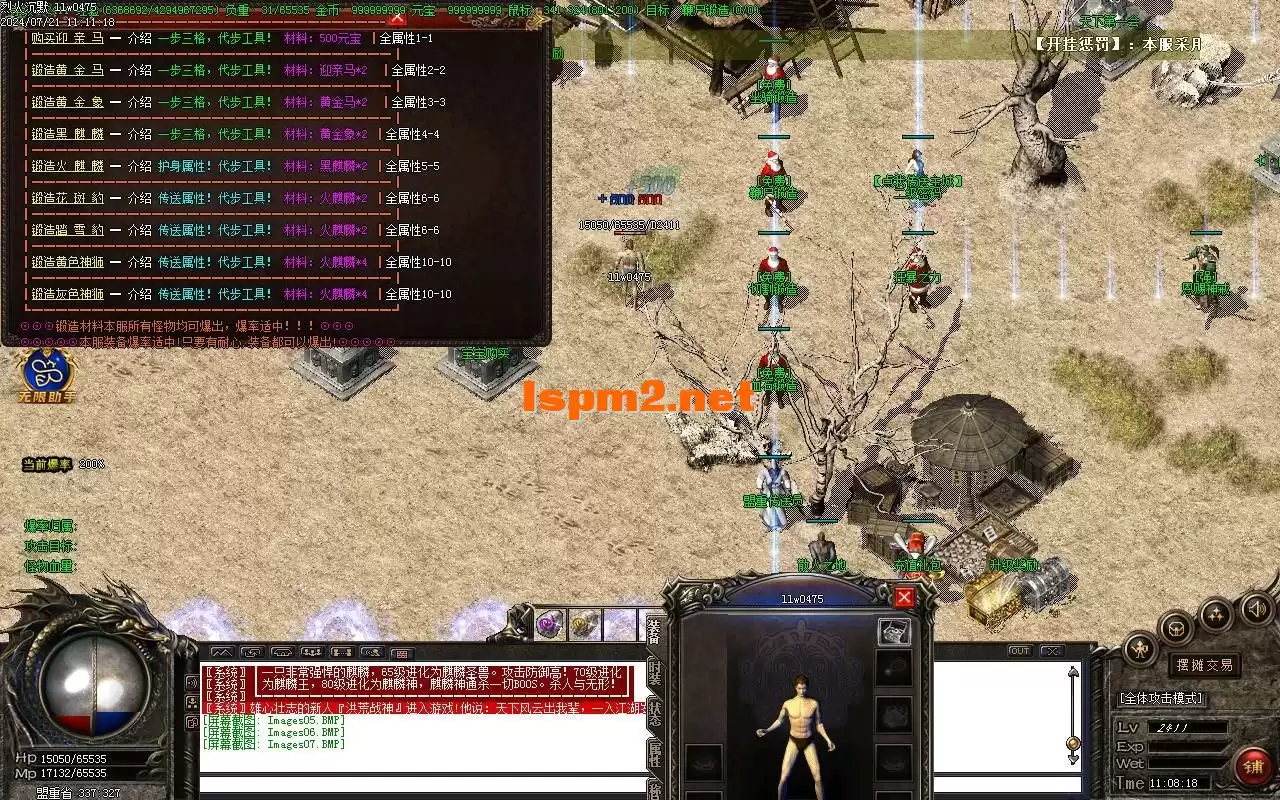Choose the 锻造灰色神狮 link
Image resolution: width=1280 pixels, height=800 pixels.
[x=67, y=294]
